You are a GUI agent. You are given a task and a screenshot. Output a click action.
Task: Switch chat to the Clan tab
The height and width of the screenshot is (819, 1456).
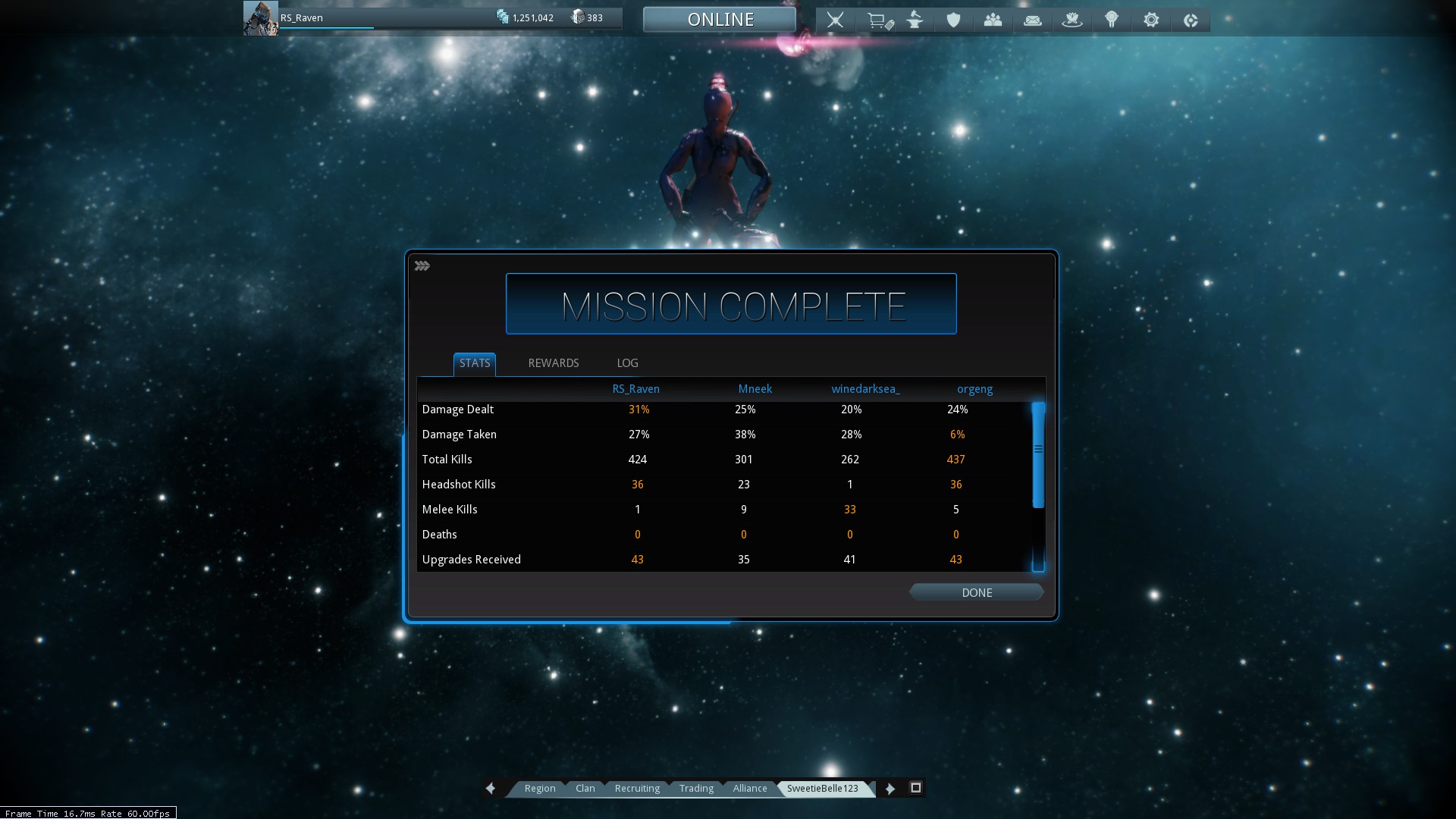tap(585, 789)
